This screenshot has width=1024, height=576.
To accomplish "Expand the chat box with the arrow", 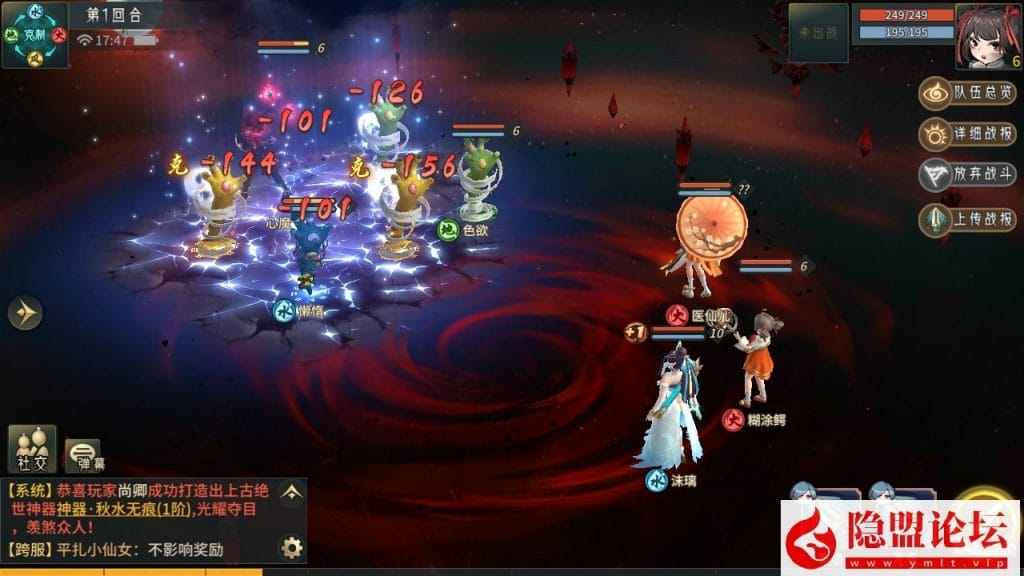I will [x=291, y=492].
